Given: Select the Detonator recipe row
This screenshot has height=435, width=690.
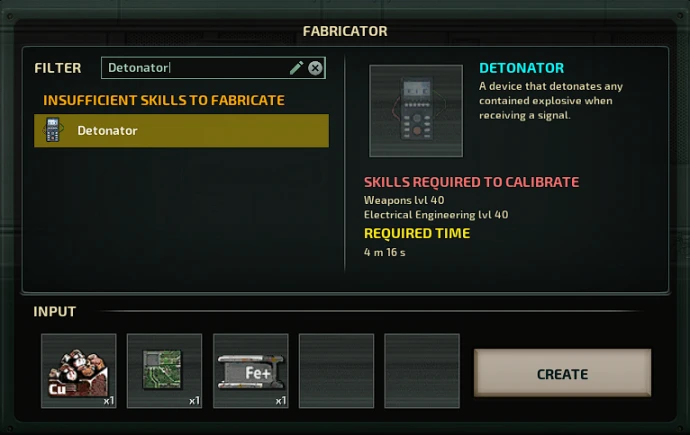Looking at the screenshot, I should [x=181, y=131].
